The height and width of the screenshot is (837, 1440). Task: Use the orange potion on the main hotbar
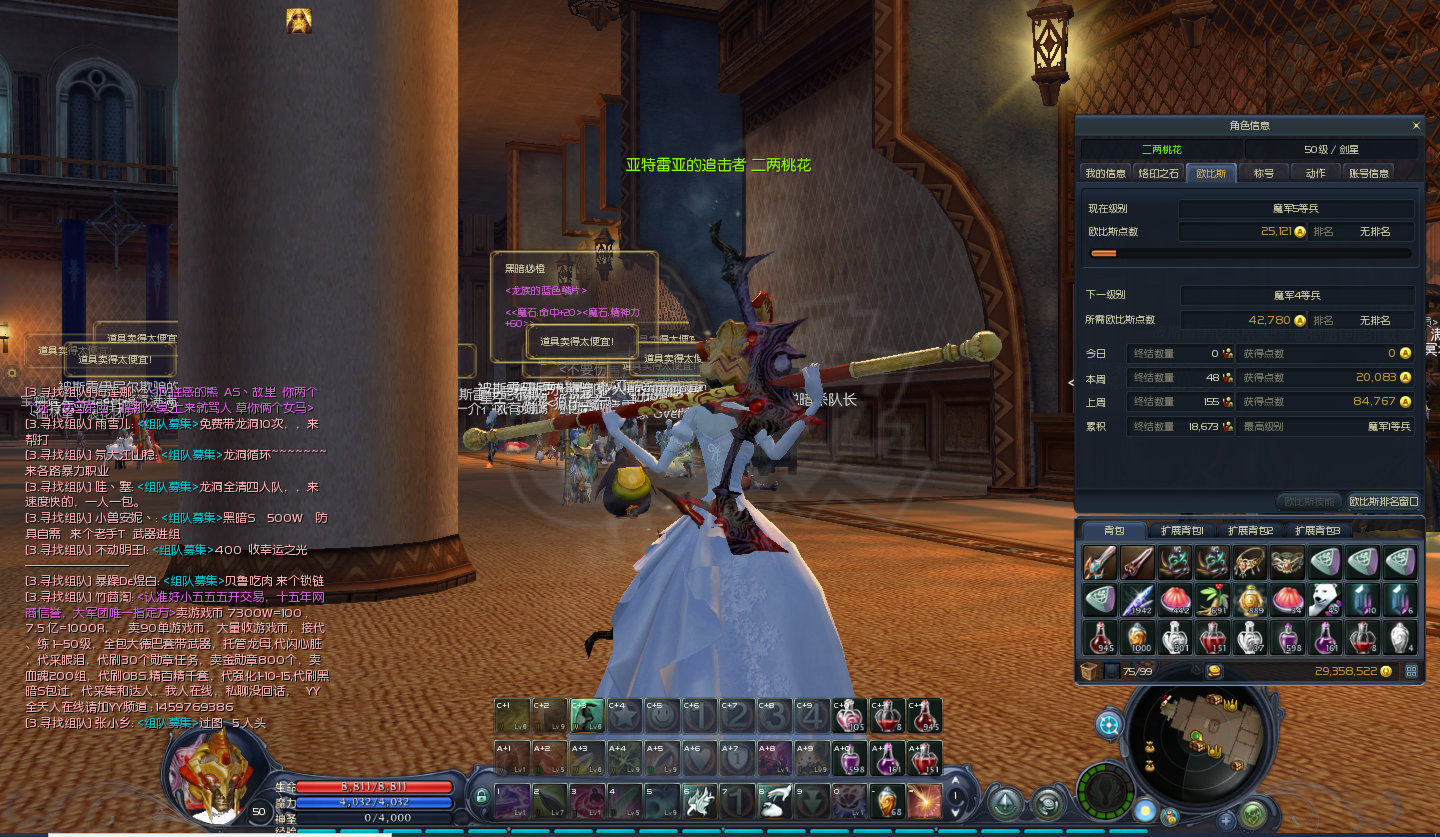click(x=885, y=800)
